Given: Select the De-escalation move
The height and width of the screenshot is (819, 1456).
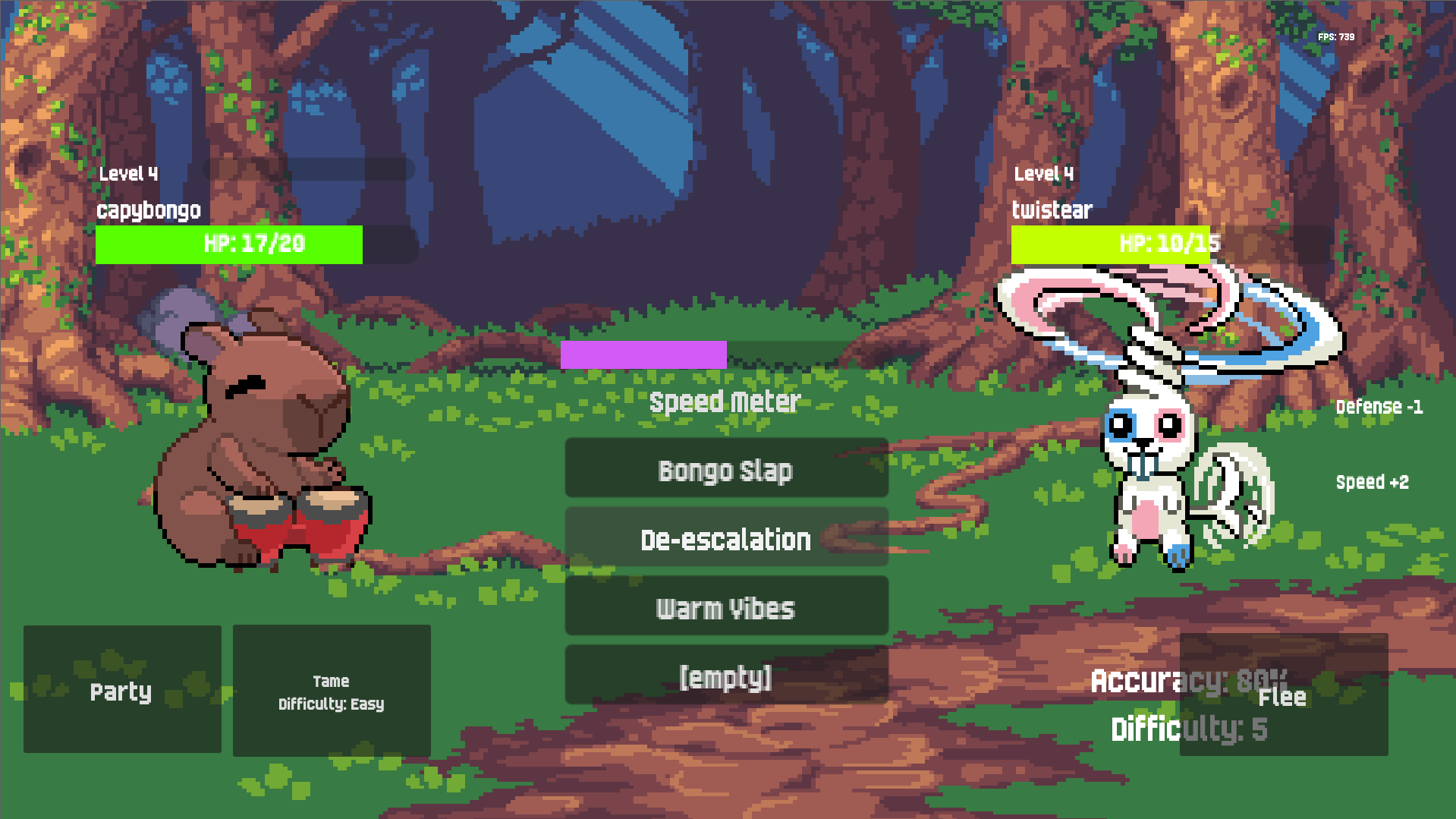Looking at the screenshot, I should click(x=726, y=537).
